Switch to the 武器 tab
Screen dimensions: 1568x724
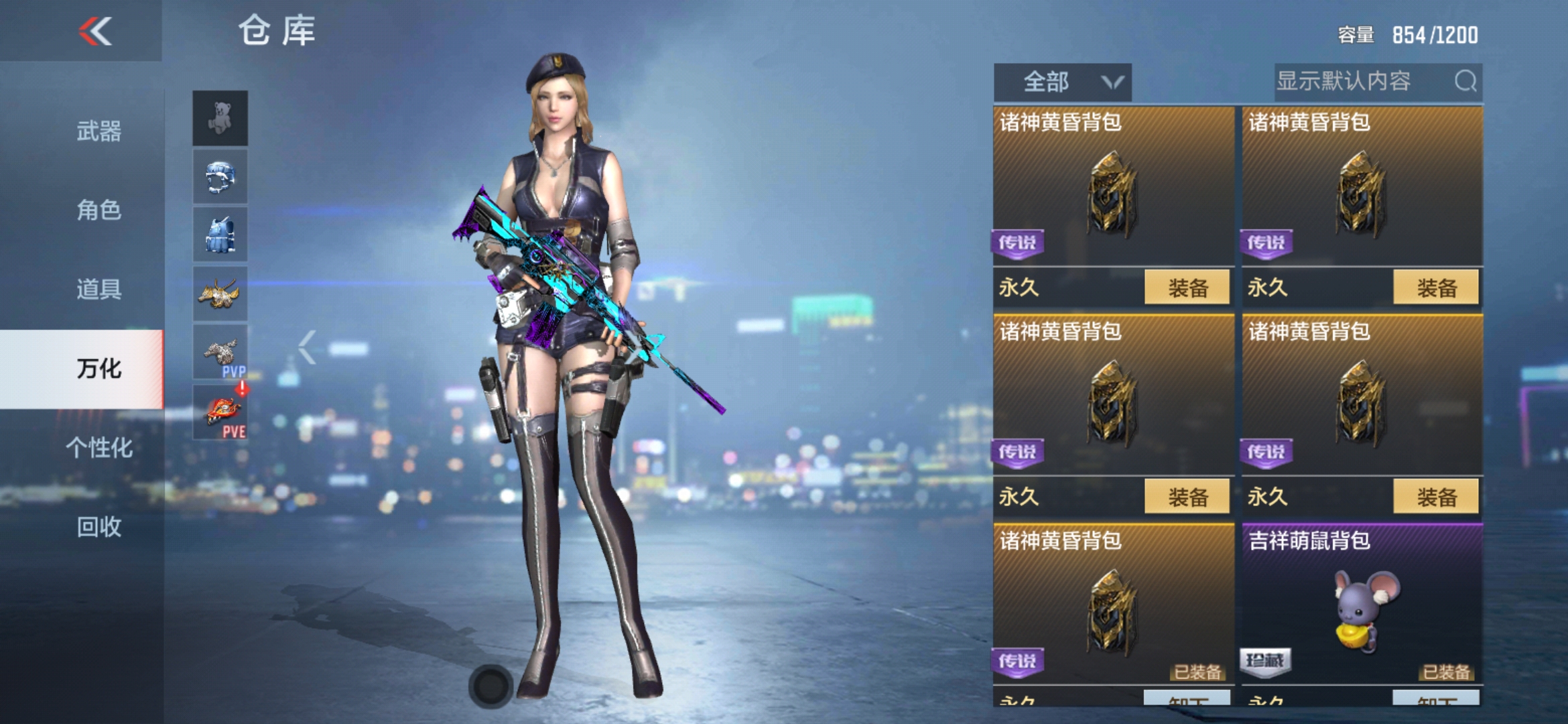coord(99,131)
